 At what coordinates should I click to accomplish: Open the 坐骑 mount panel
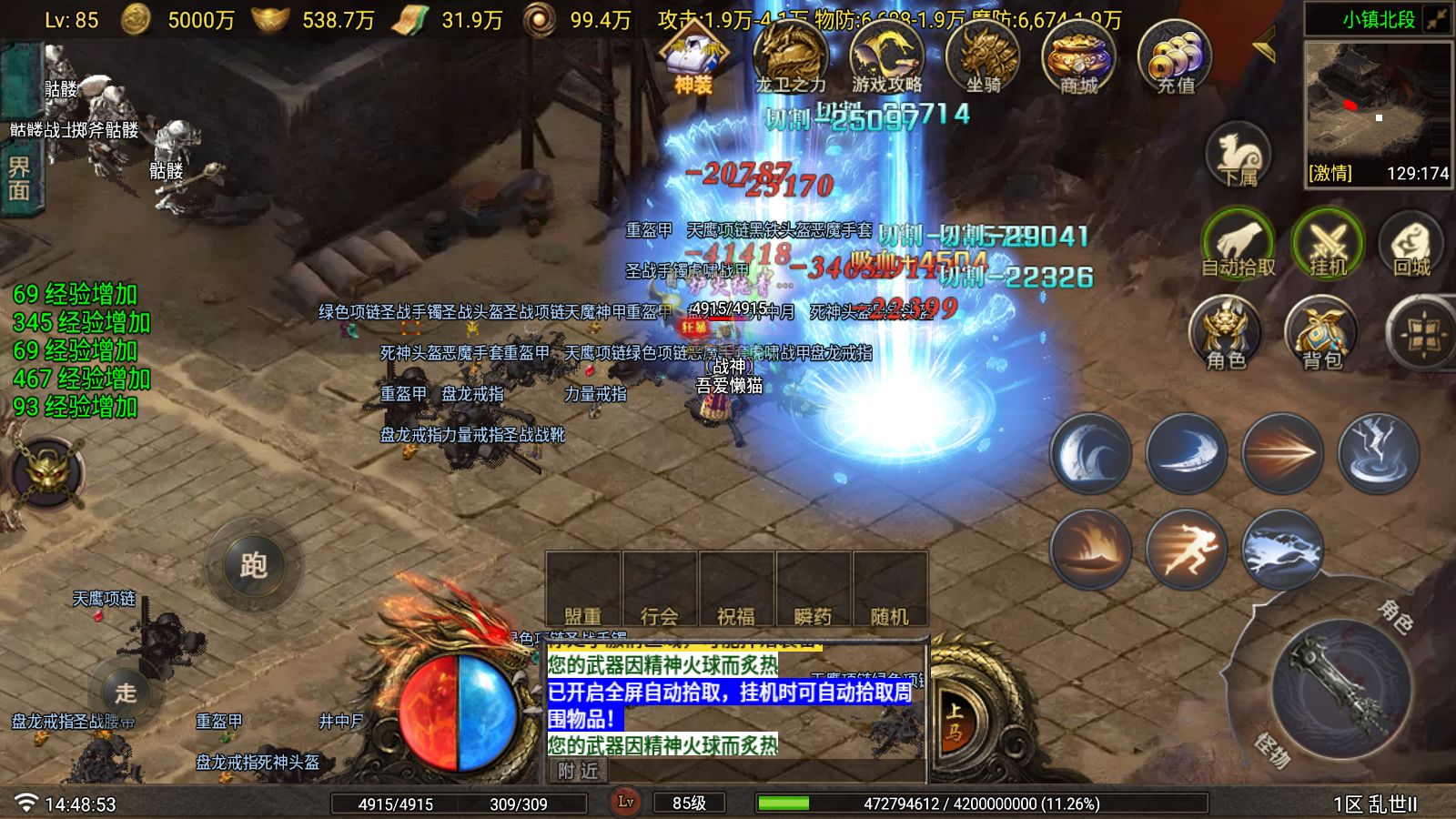[x=985, y=59]
